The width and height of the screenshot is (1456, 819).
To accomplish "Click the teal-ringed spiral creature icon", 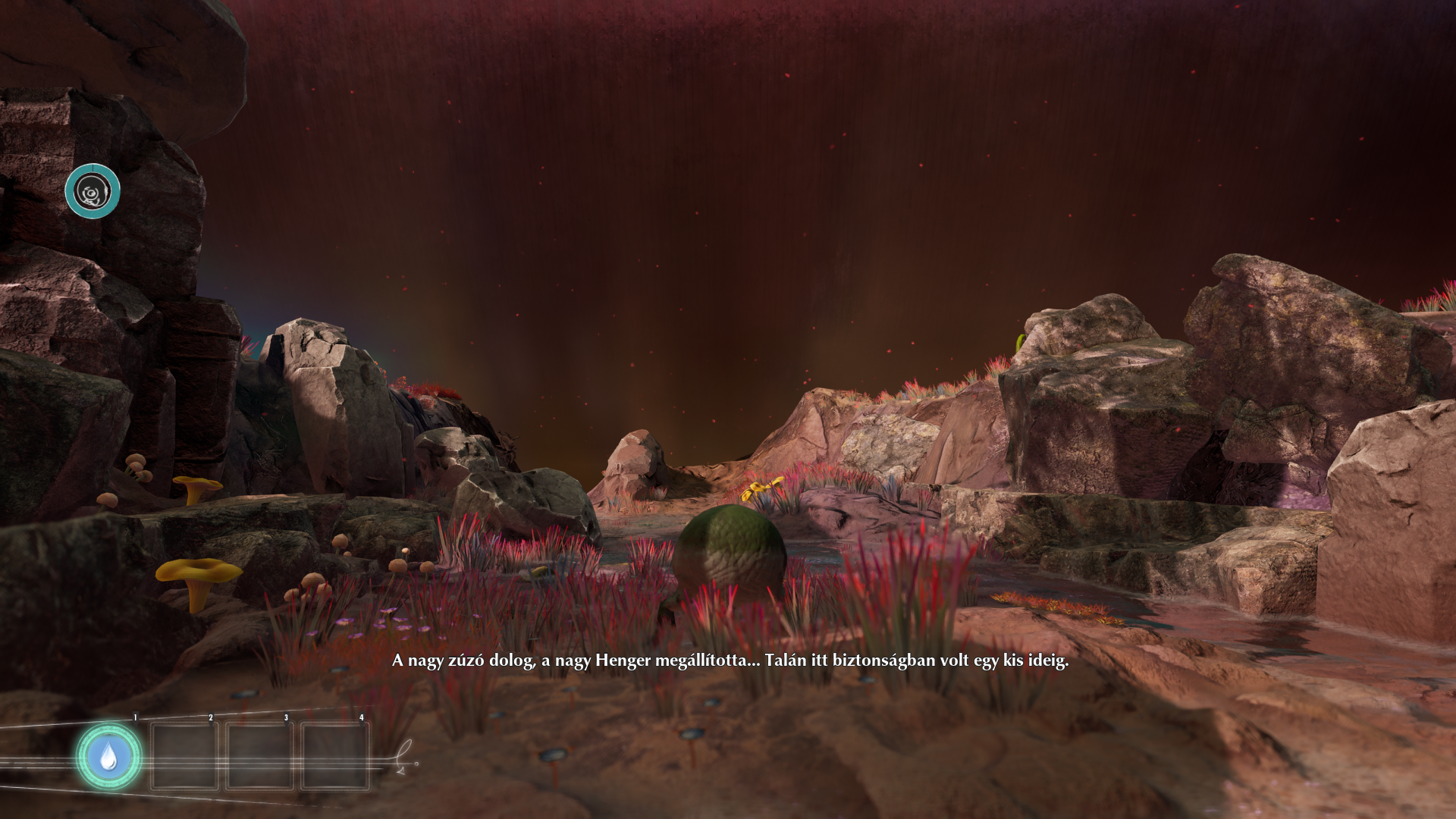I will [x=93, y=191].
